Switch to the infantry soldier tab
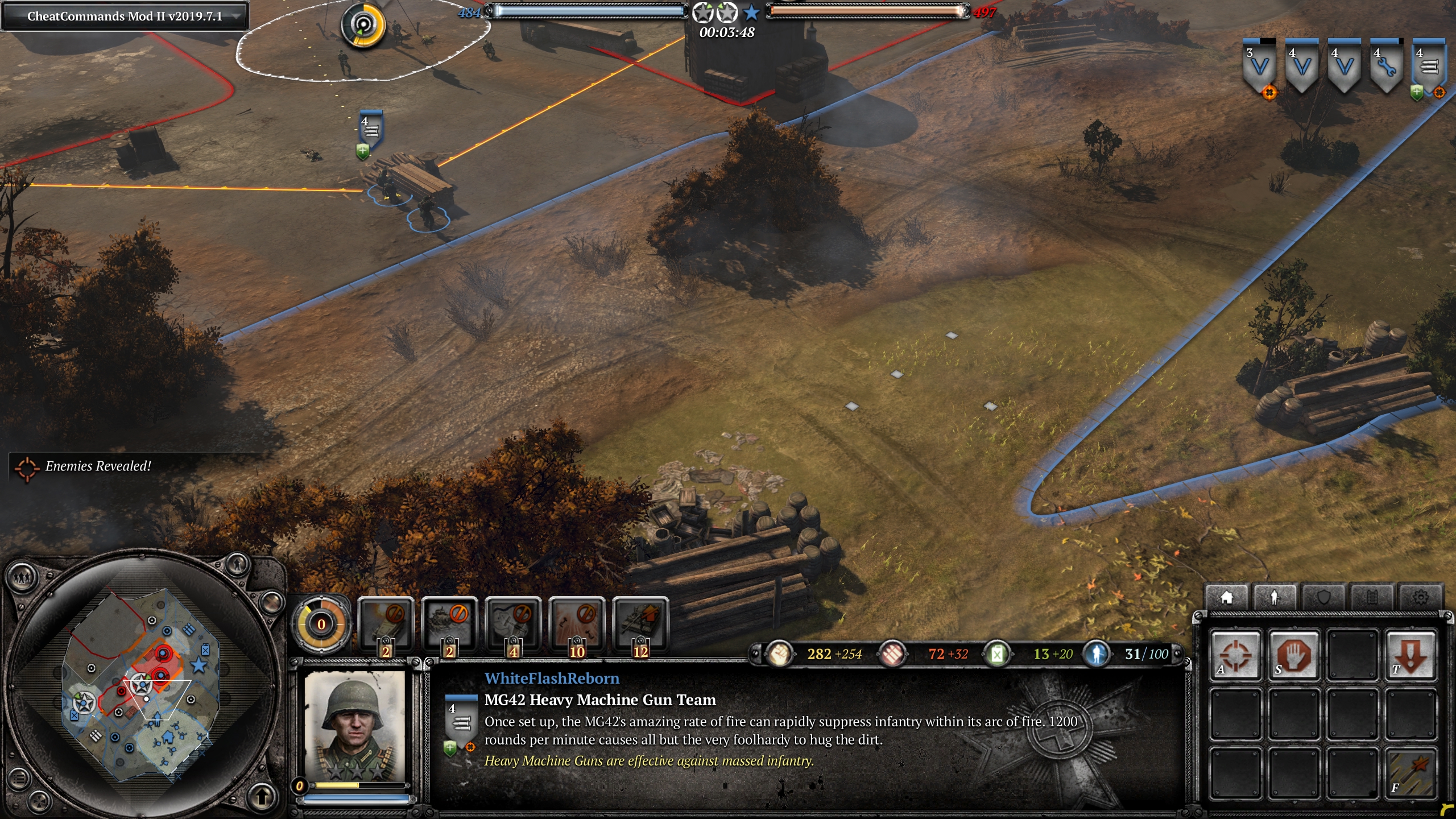The image size is (1456, 819). 1275,598
